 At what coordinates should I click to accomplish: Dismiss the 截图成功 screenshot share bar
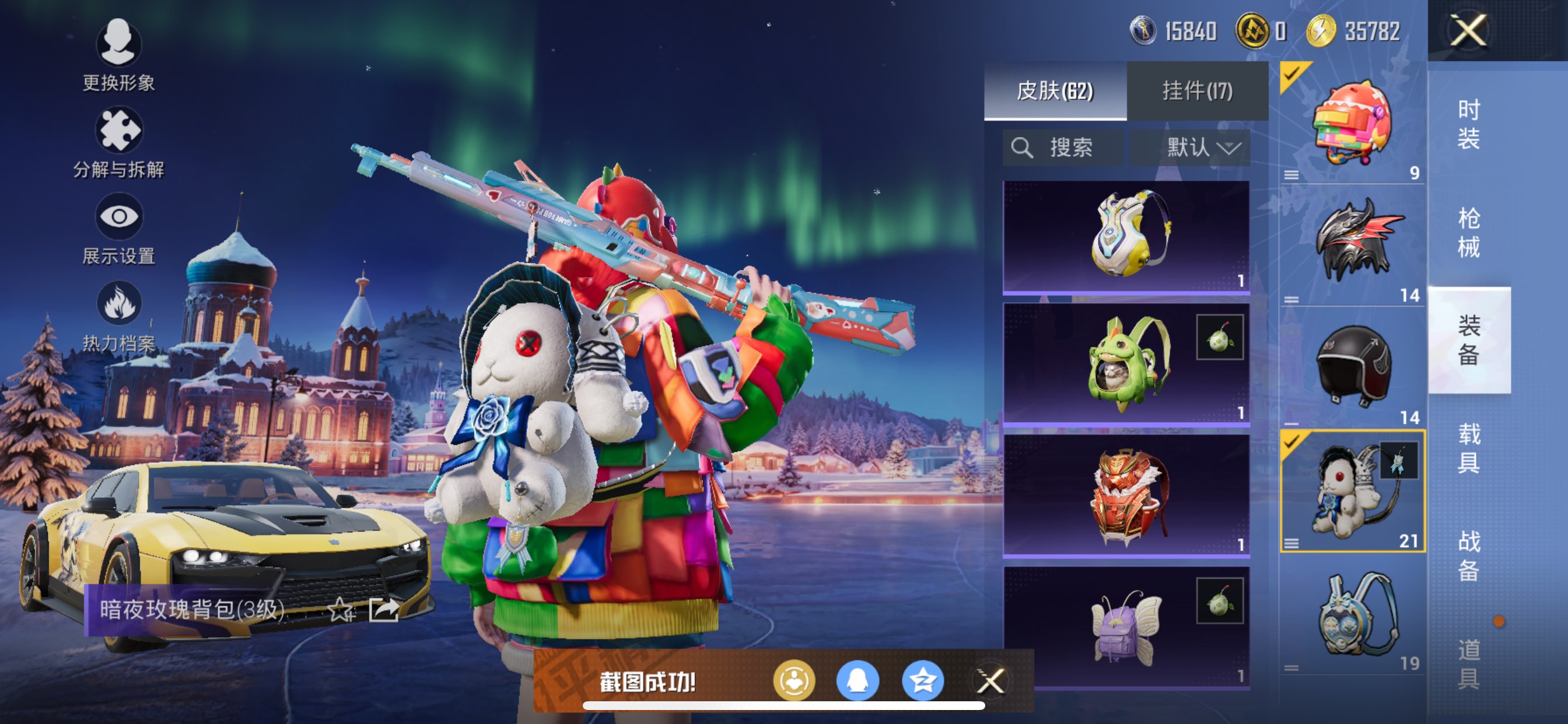click(x=991, y=681)
